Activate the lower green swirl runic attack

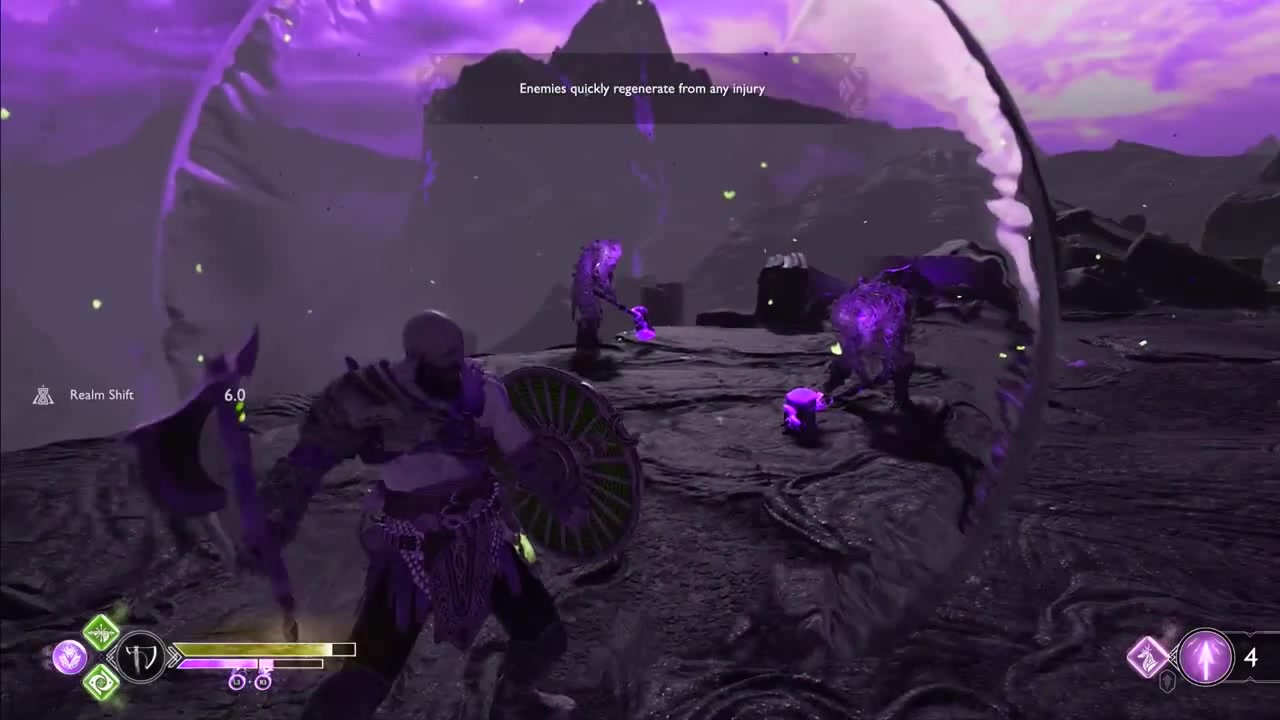tap(101, 681)
